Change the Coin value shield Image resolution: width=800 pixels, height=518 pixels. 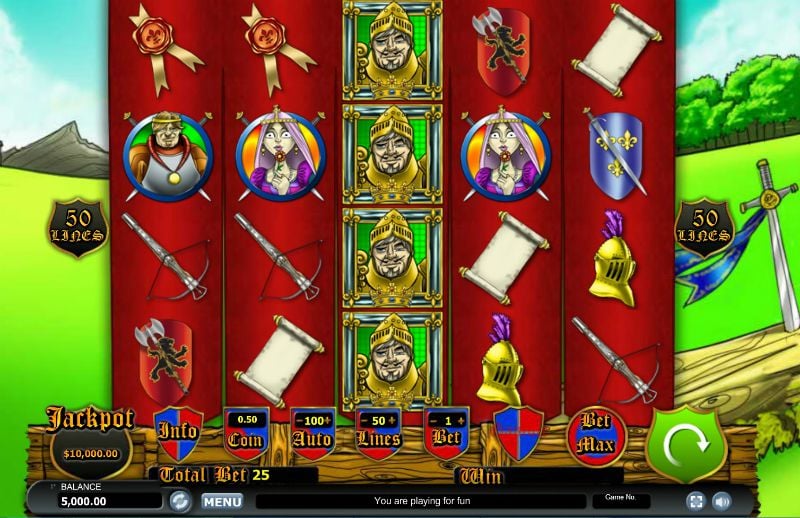tap(245, 432)
